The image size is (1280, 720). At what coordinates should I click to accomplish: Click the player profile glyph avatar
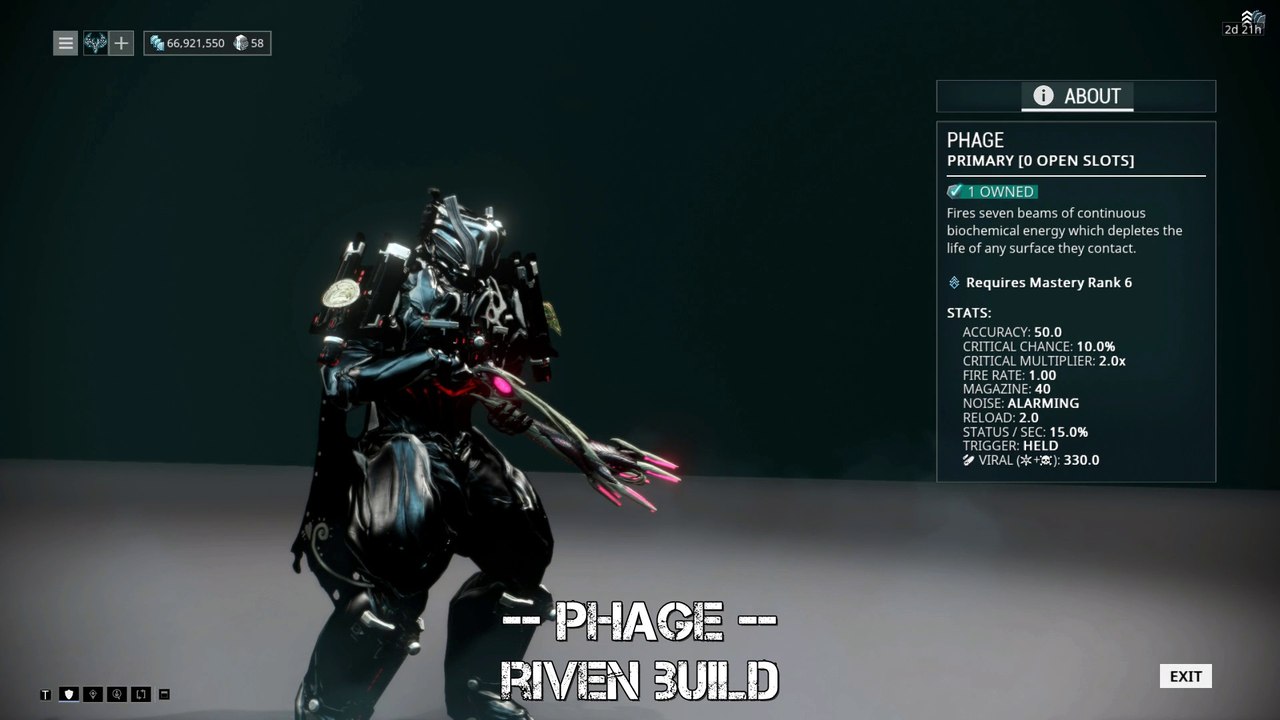[x=95, y=43]
